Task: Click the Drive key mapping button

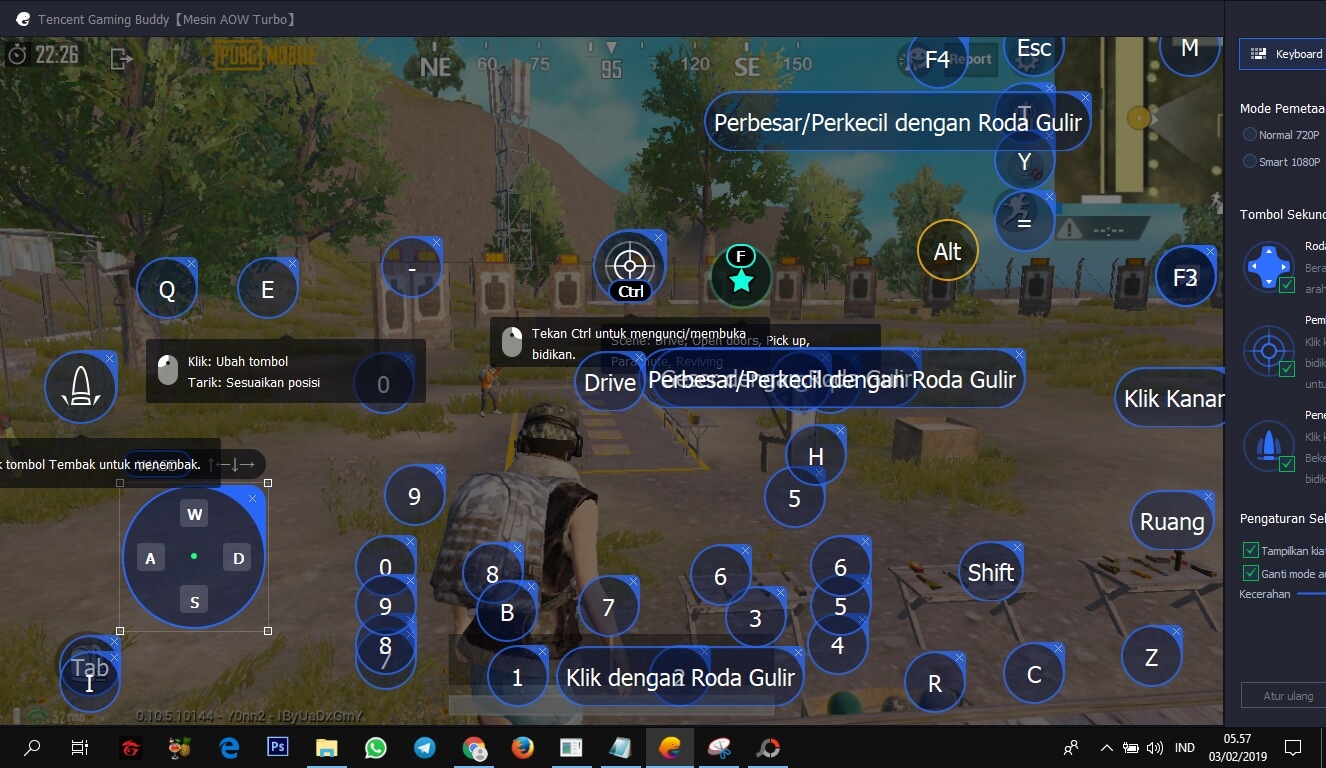Action: [609, 382]
